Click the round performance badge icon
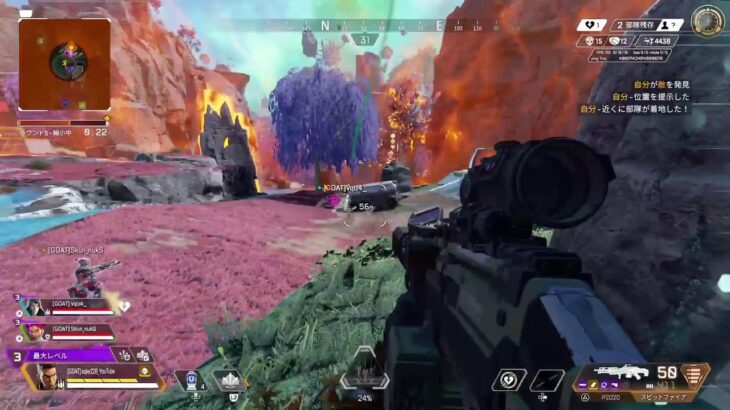The width and height of the screenshot is (730, 410). click(708, 21)
